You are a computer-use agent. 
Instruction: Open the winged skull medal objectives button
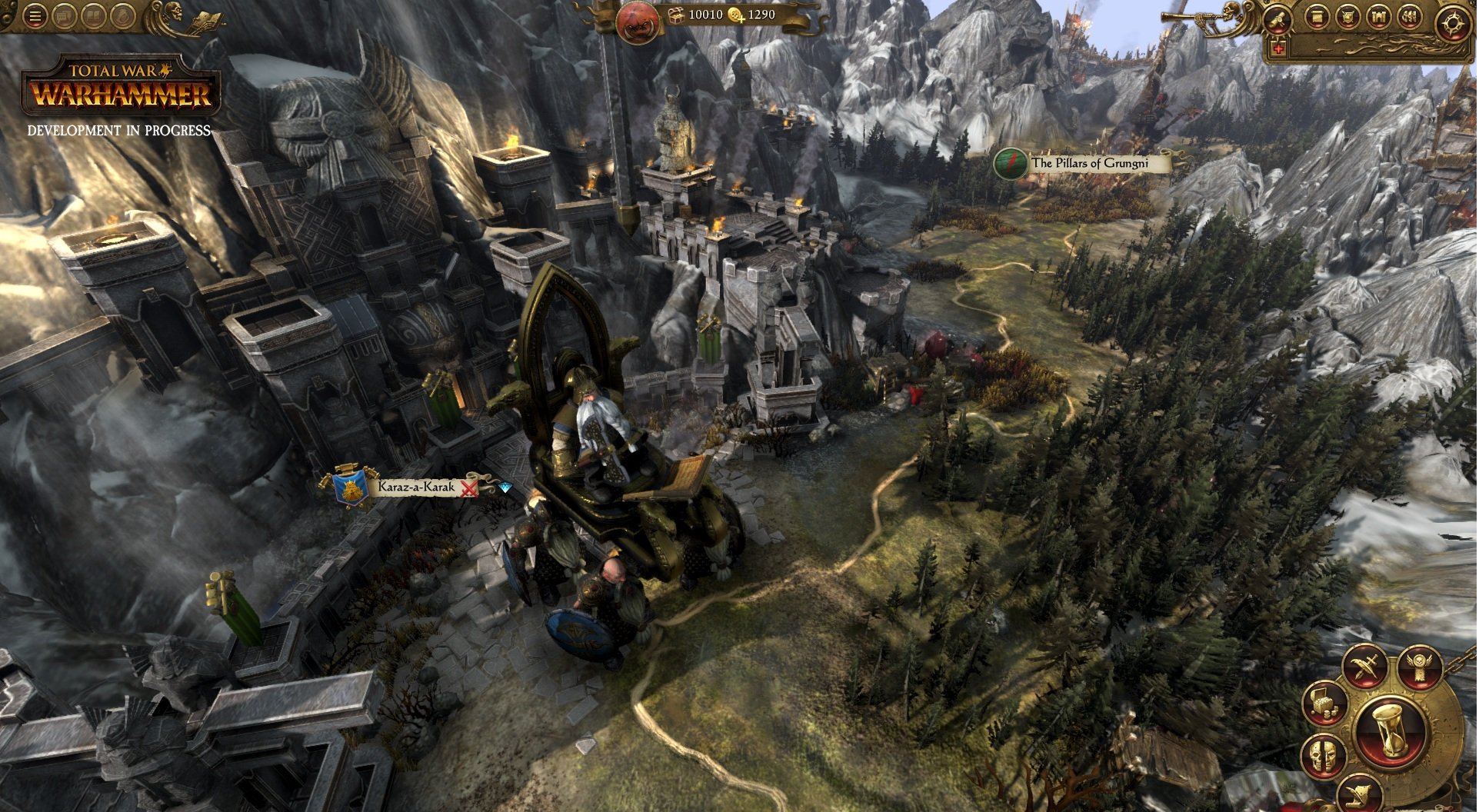[1419, 666]
